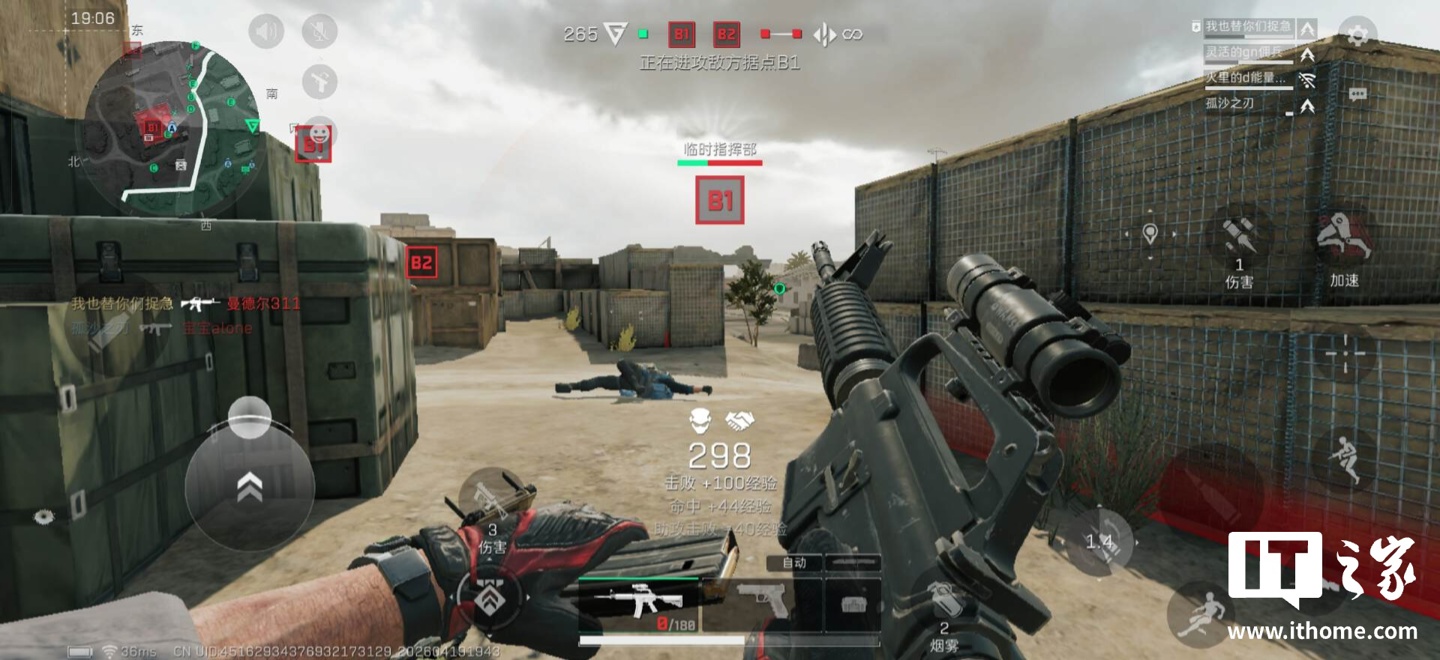
Task: Toggle the 自动 fire mode button
Action: (794, 563)
